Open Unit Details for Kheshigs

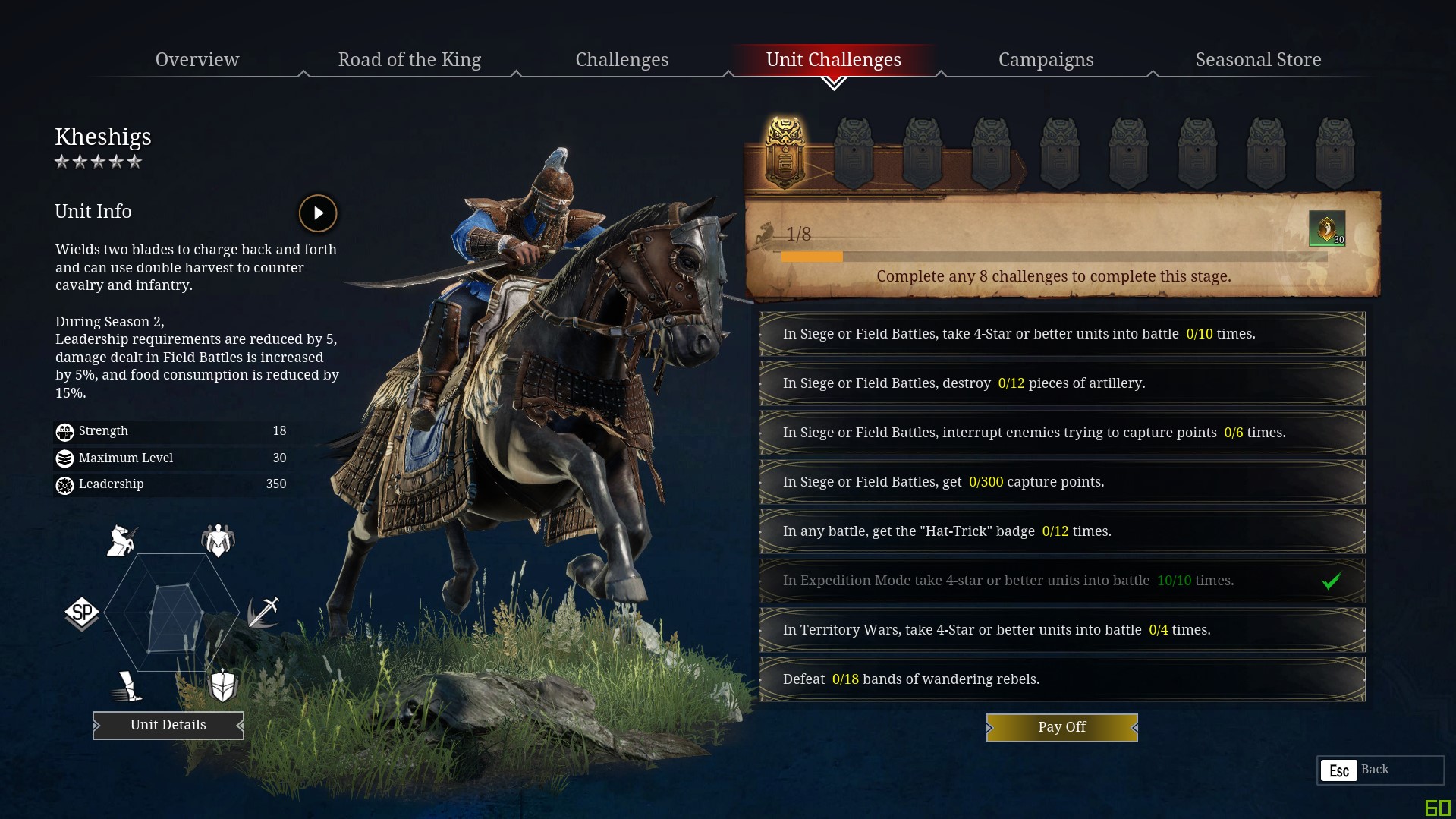pos(168,725)
